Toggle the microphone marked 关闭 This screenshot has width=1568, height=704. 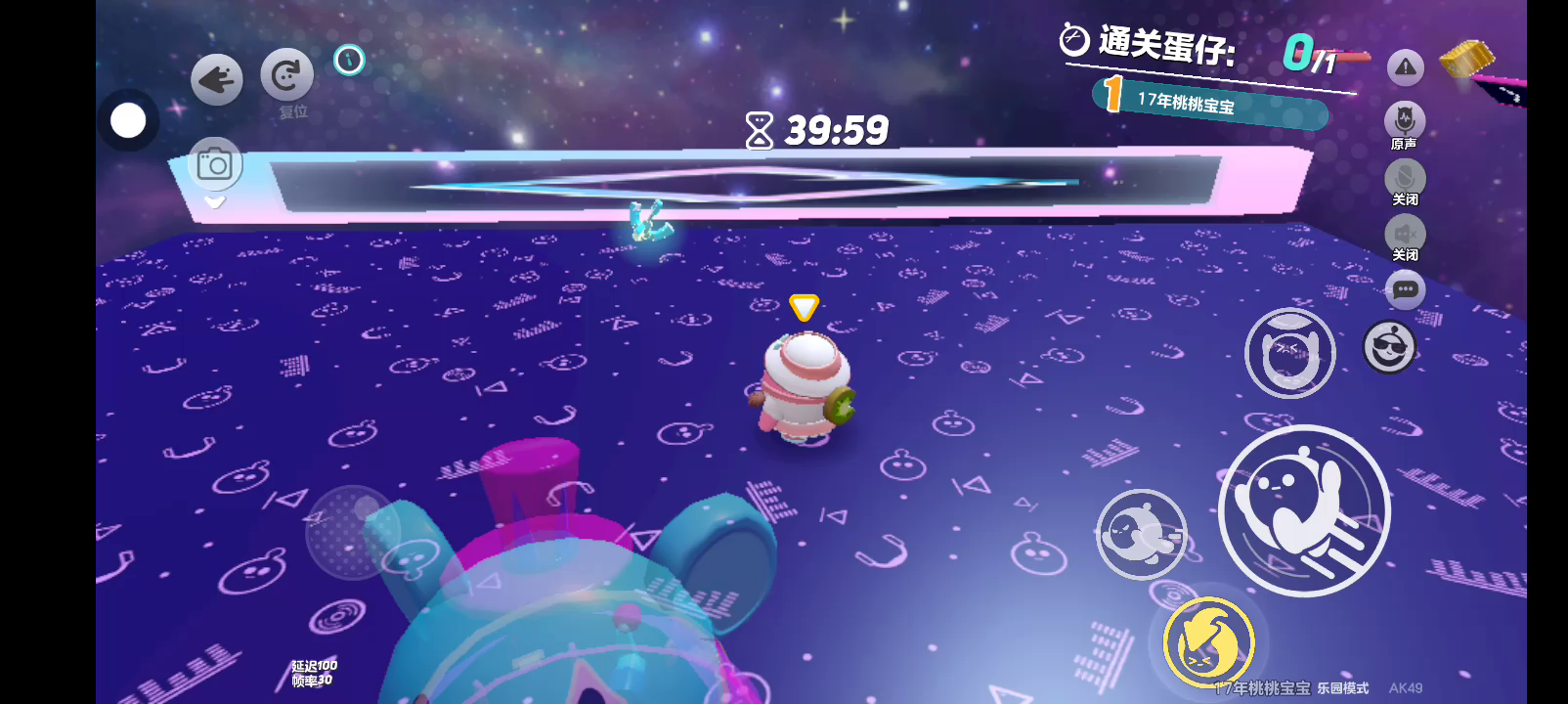point(1405,179)
